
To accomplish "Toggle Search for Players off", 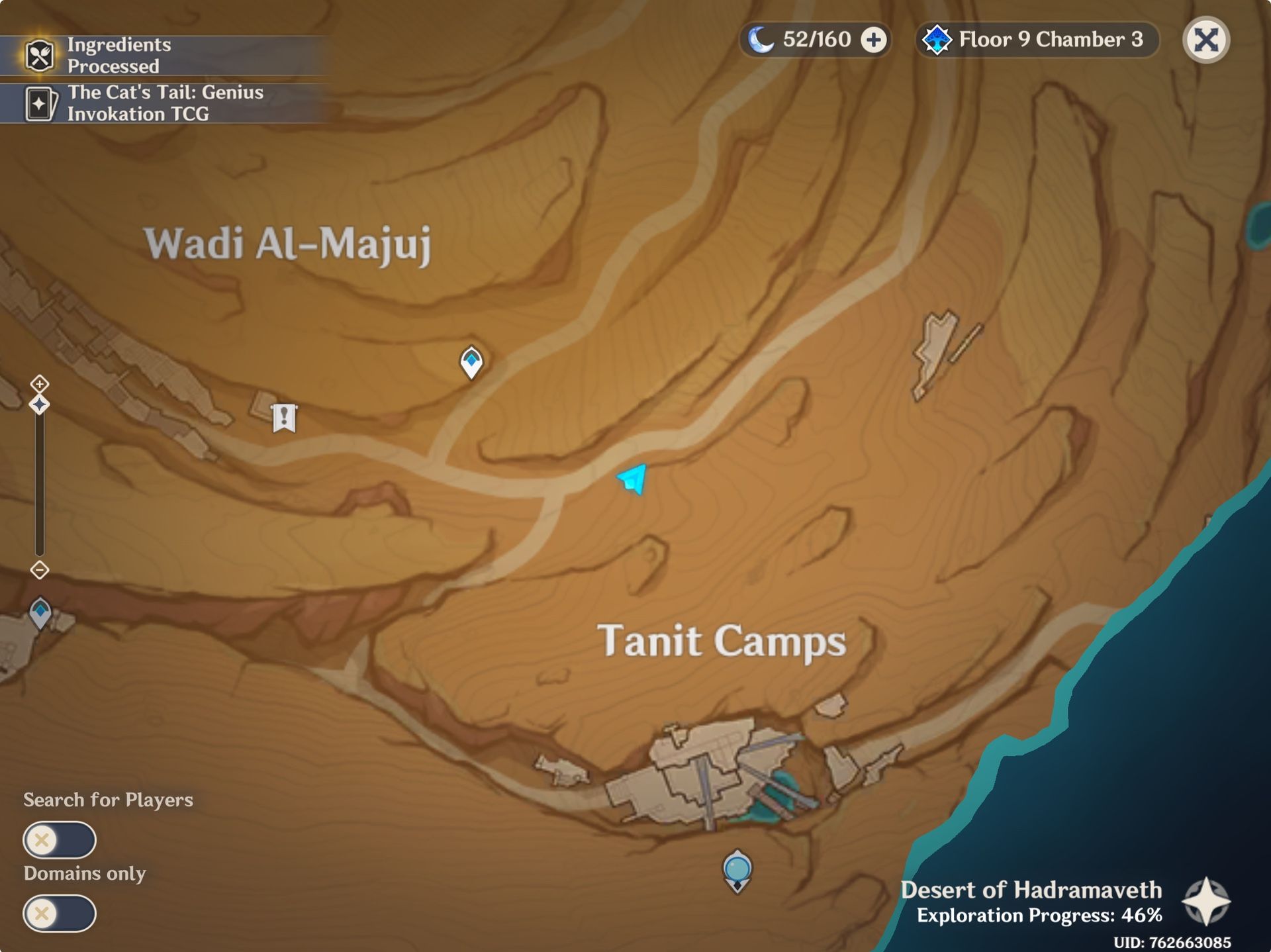I will point(60,839).
